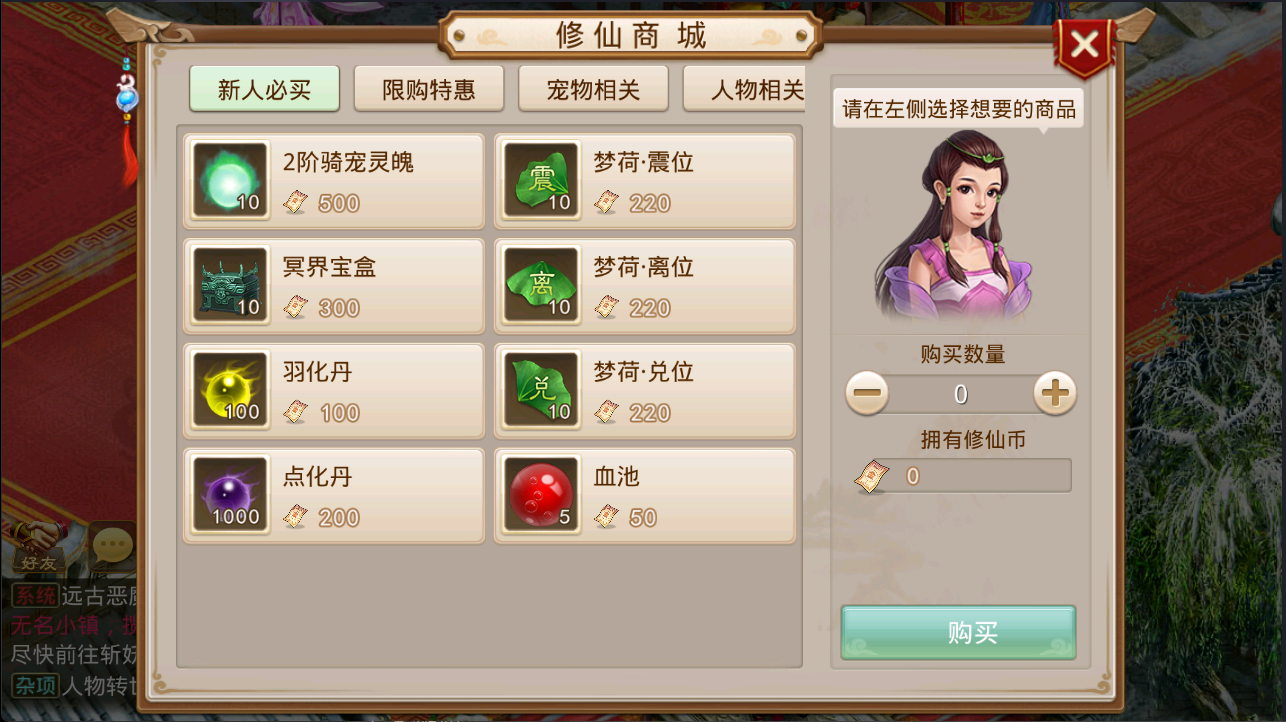Image resolution: width=1286 pixels, height=722 pixels.
Task: Click the 购买 purchase button
Action: click(x=957, y=632)
